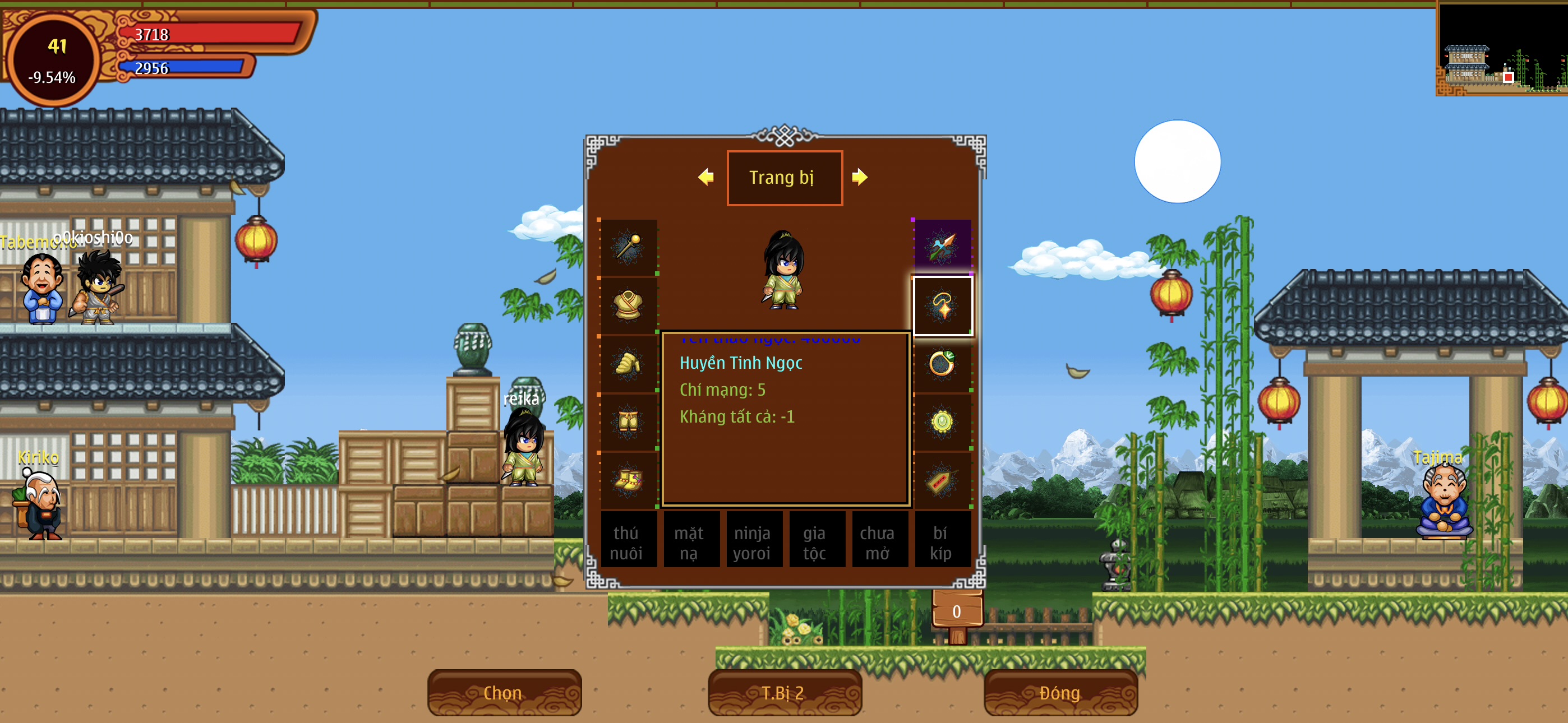Select the golden gloves slot
The height and width of the screenshot is (723, 1568).
click(x=628, y=363)
